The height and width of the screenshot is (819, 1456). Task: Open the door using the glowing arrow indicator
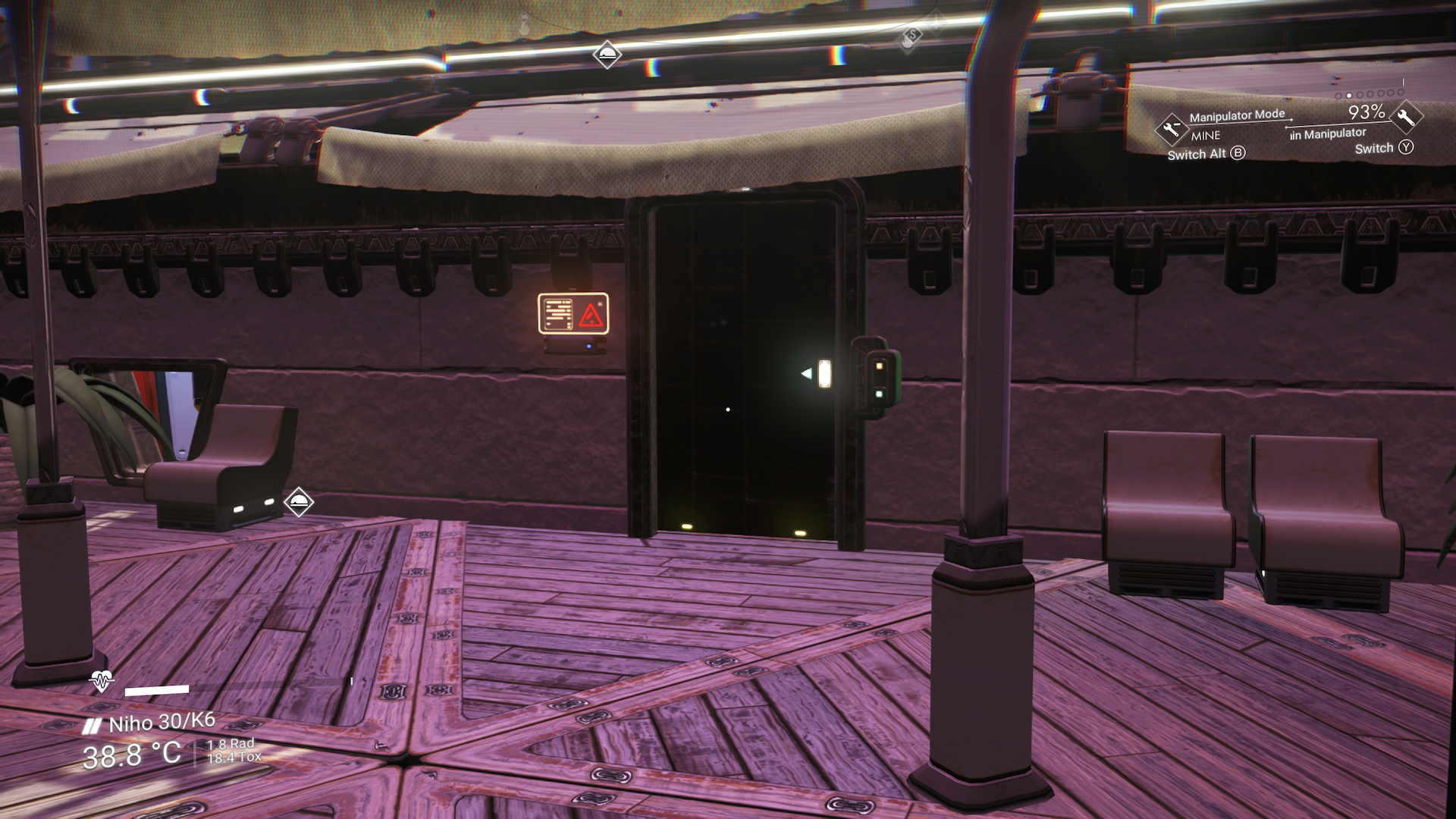tap(805, 372)
